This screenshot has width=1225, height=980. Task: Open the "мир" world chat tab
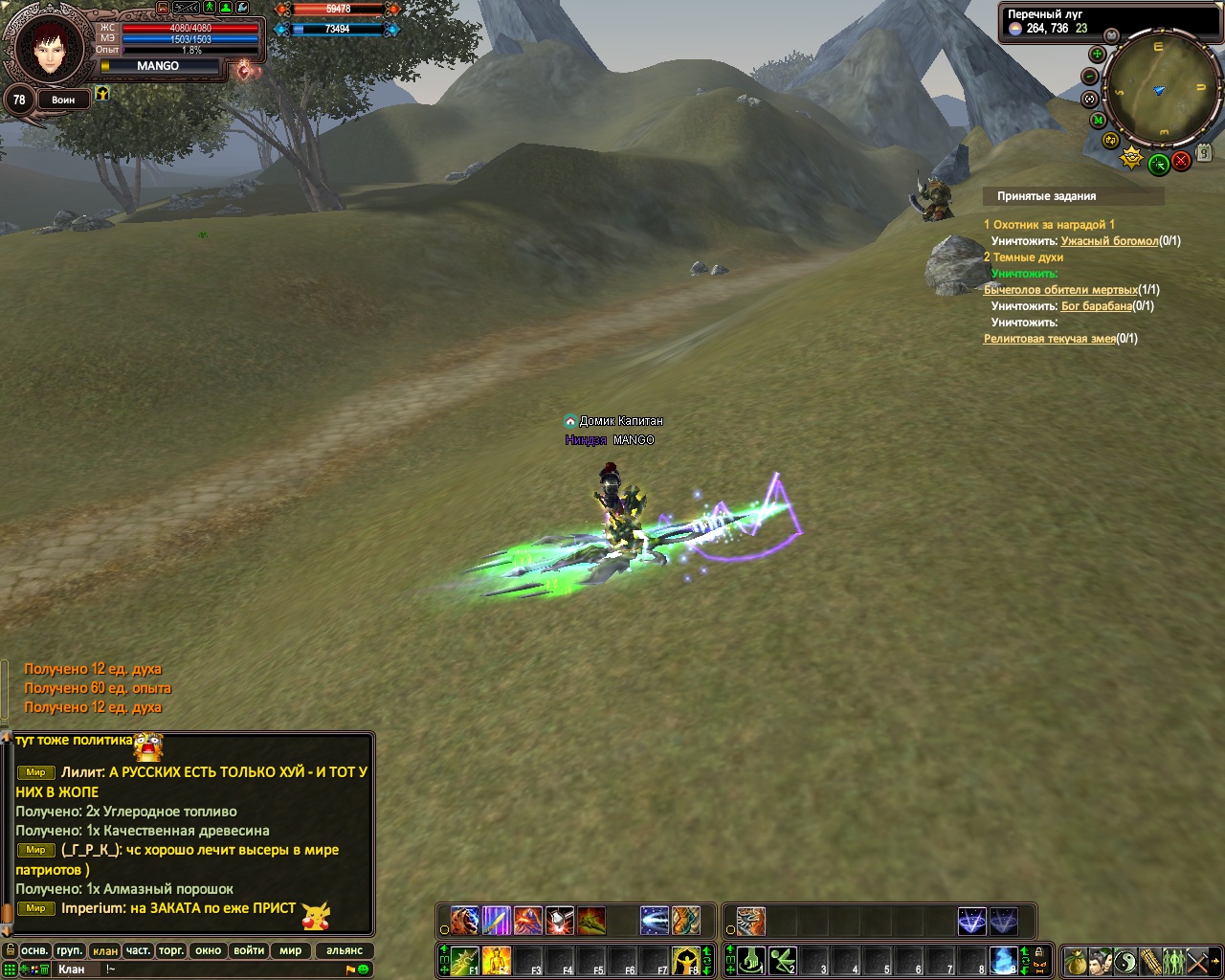point(291,950)
